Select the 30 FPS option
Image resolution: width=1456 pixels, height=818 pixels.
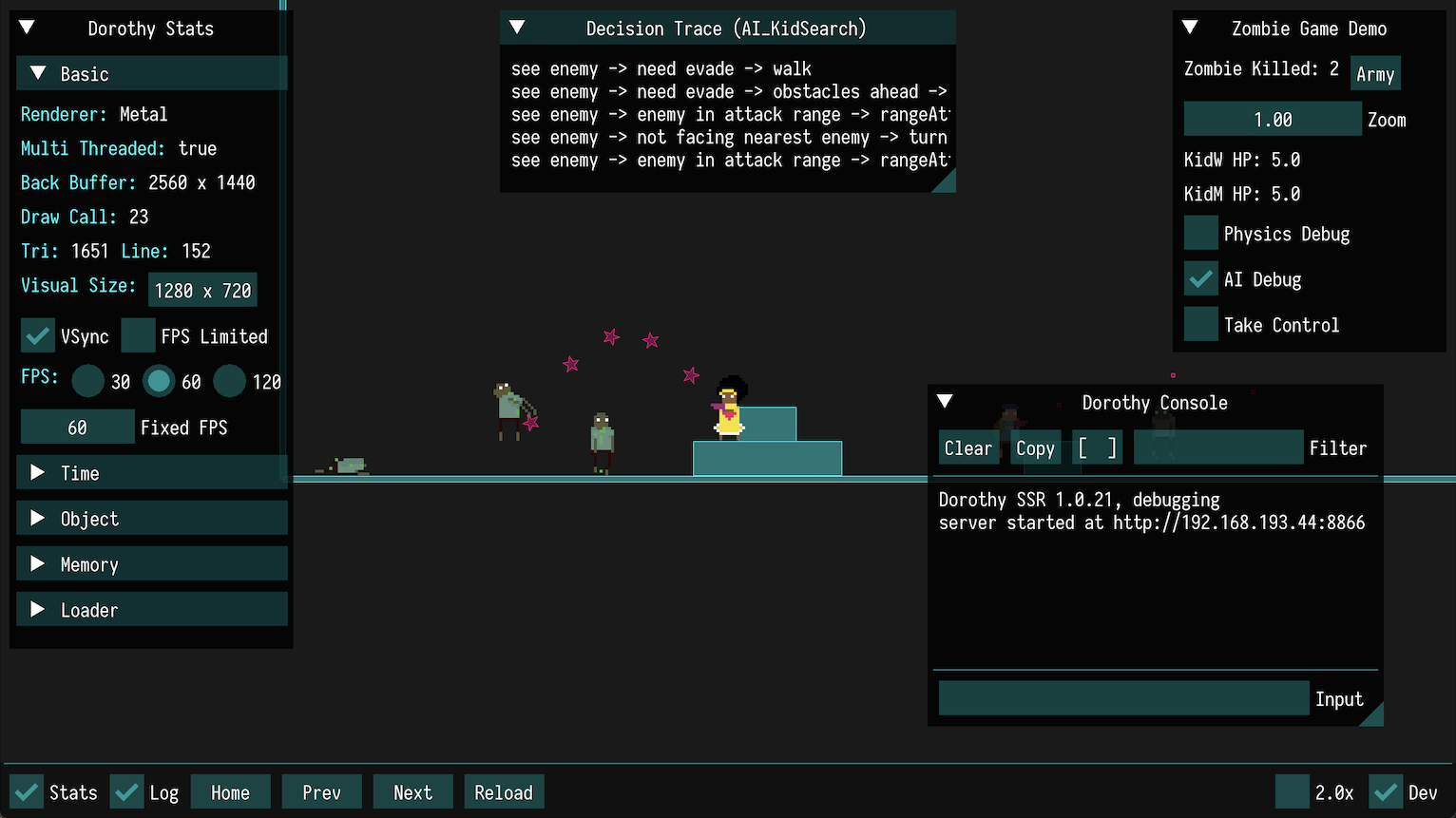(x=88, y=382)
